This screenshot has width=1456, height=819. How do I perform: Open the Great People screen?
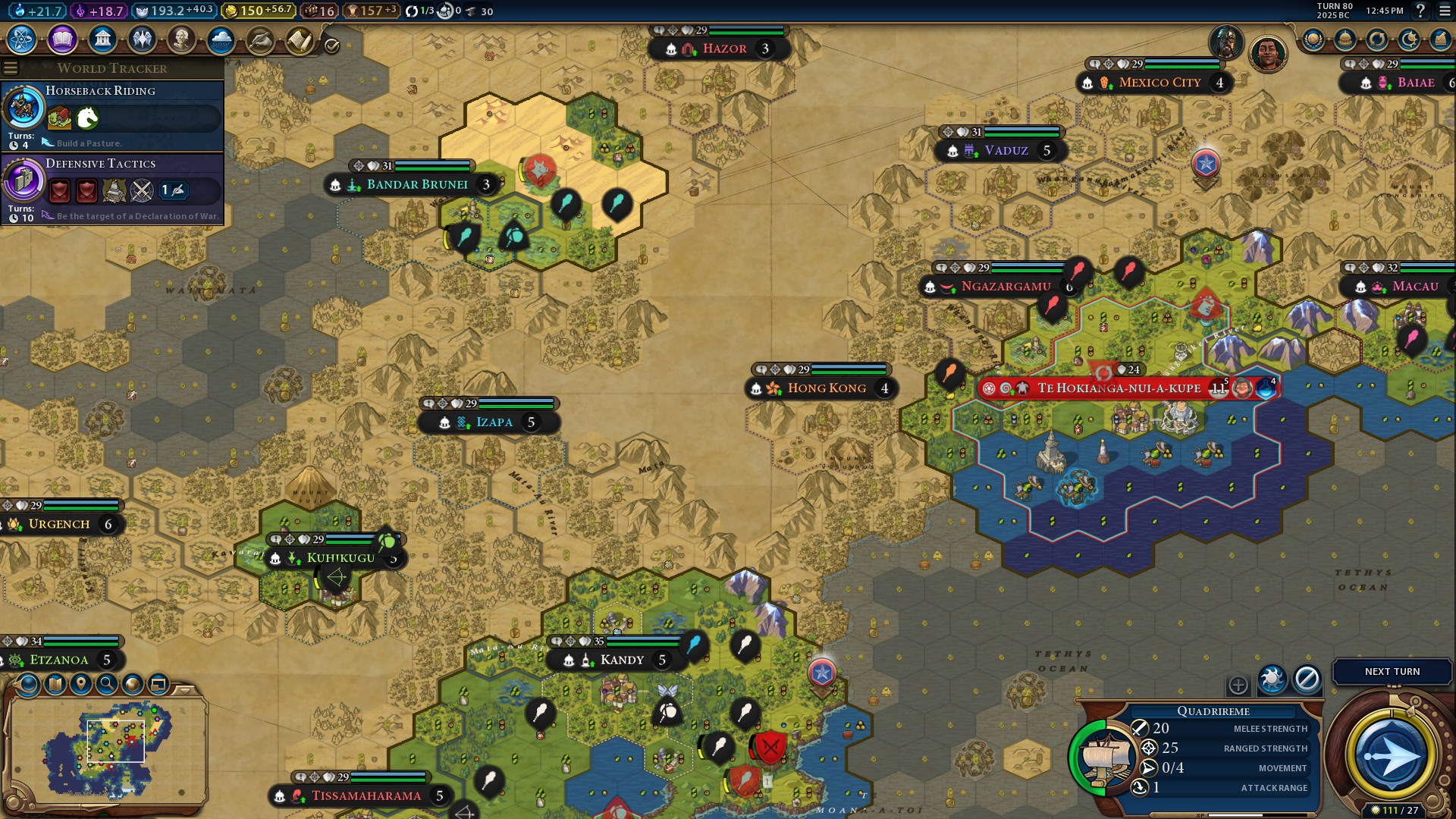(x=181, y=39)
